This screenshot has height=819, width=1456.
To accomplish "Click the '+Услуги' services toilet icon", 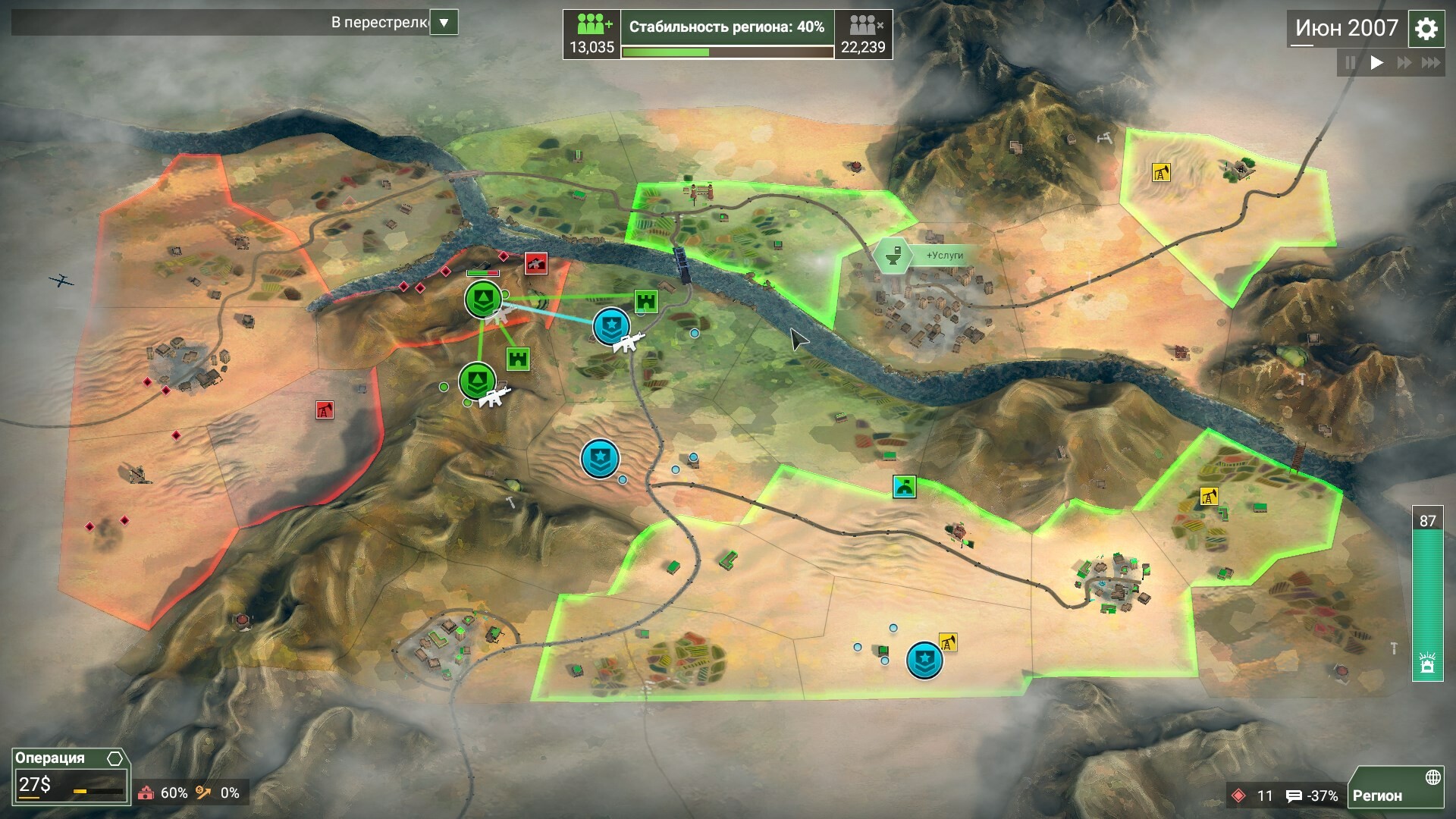I will coord(895,256).
